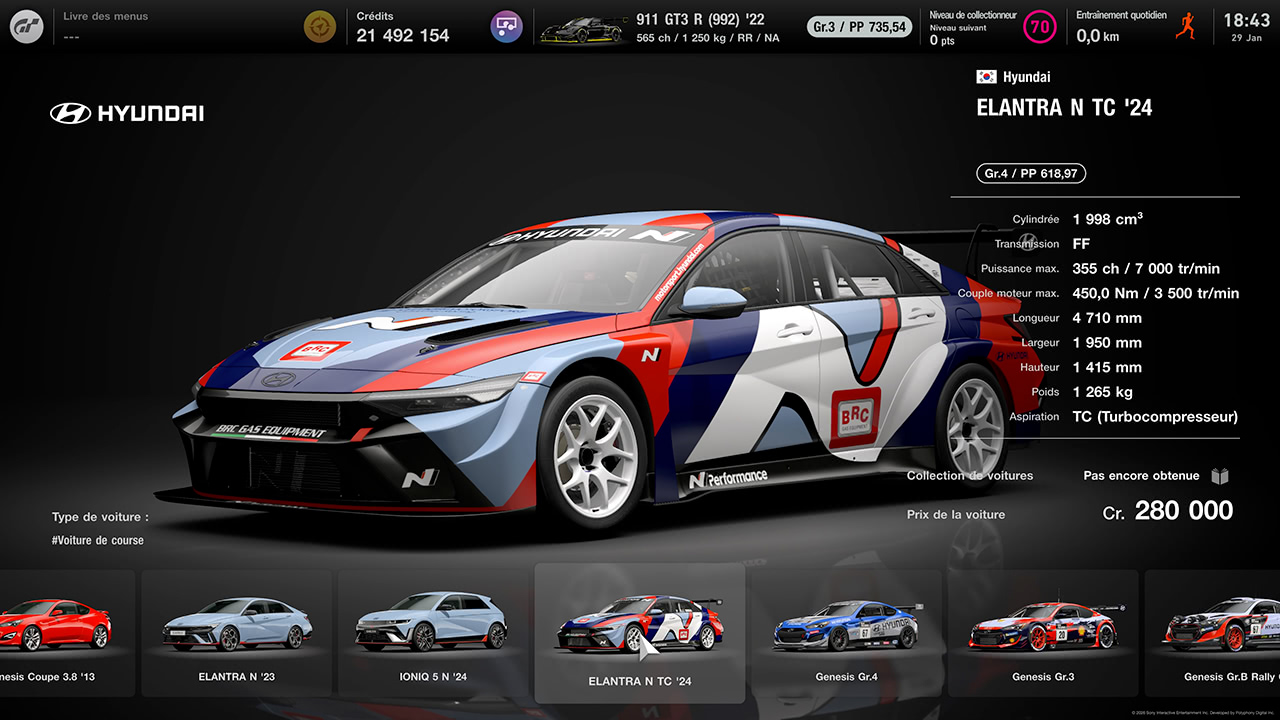
Task: Open the car collection book icon
Action: 1219,476
